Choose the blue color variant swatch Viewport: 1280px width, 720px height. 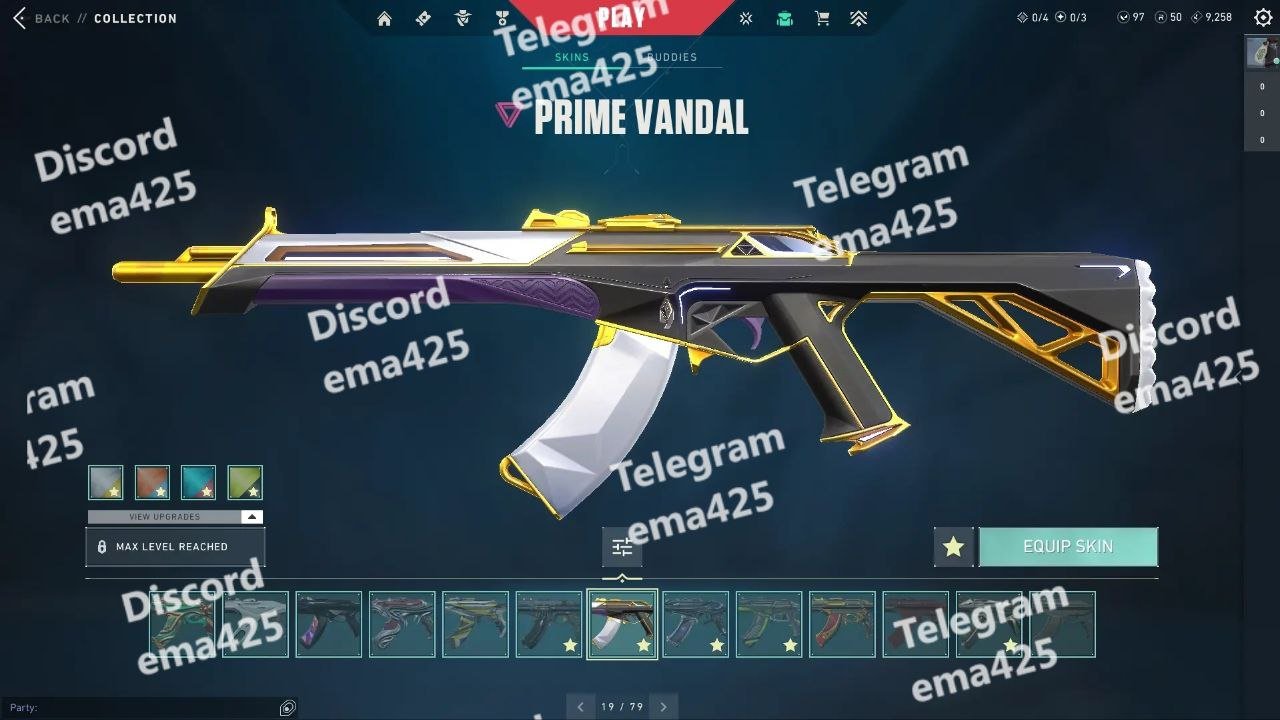point(198,482)
